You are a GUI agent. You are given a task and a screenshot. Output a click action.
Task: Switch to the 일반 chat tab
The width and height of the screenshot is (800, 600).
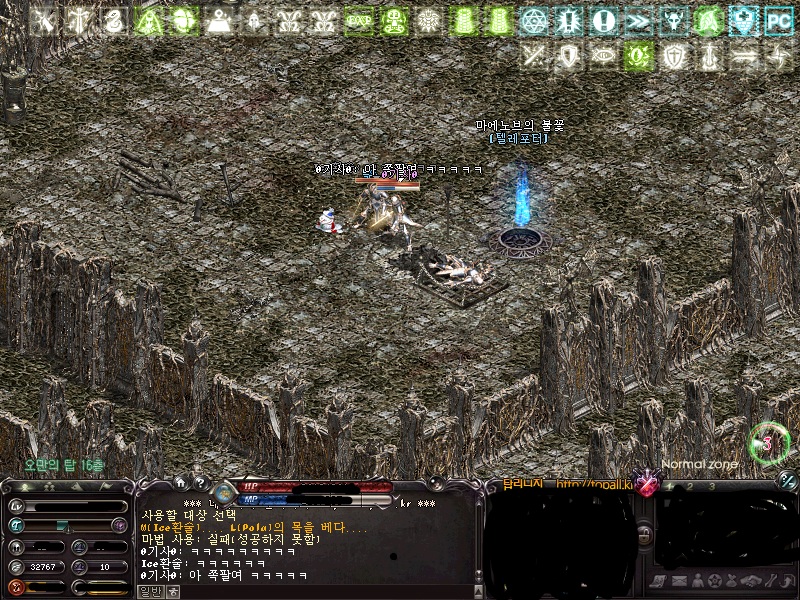149,591
